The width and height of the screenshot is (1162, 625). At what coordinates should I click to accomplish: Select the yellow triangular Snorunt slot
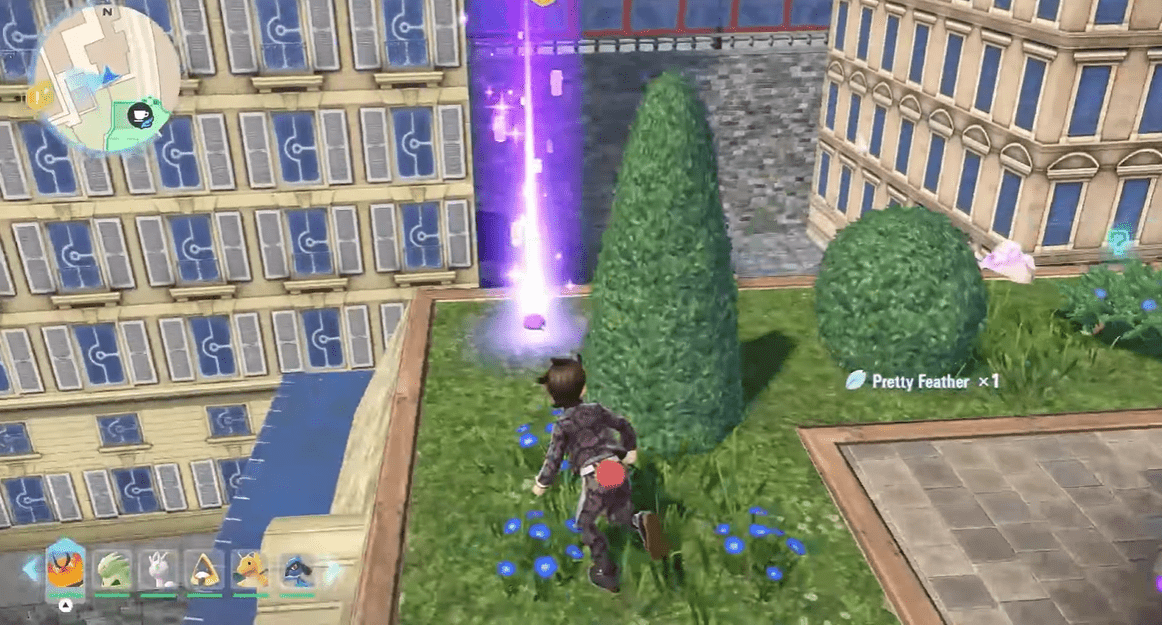click(x=205, y=570)
